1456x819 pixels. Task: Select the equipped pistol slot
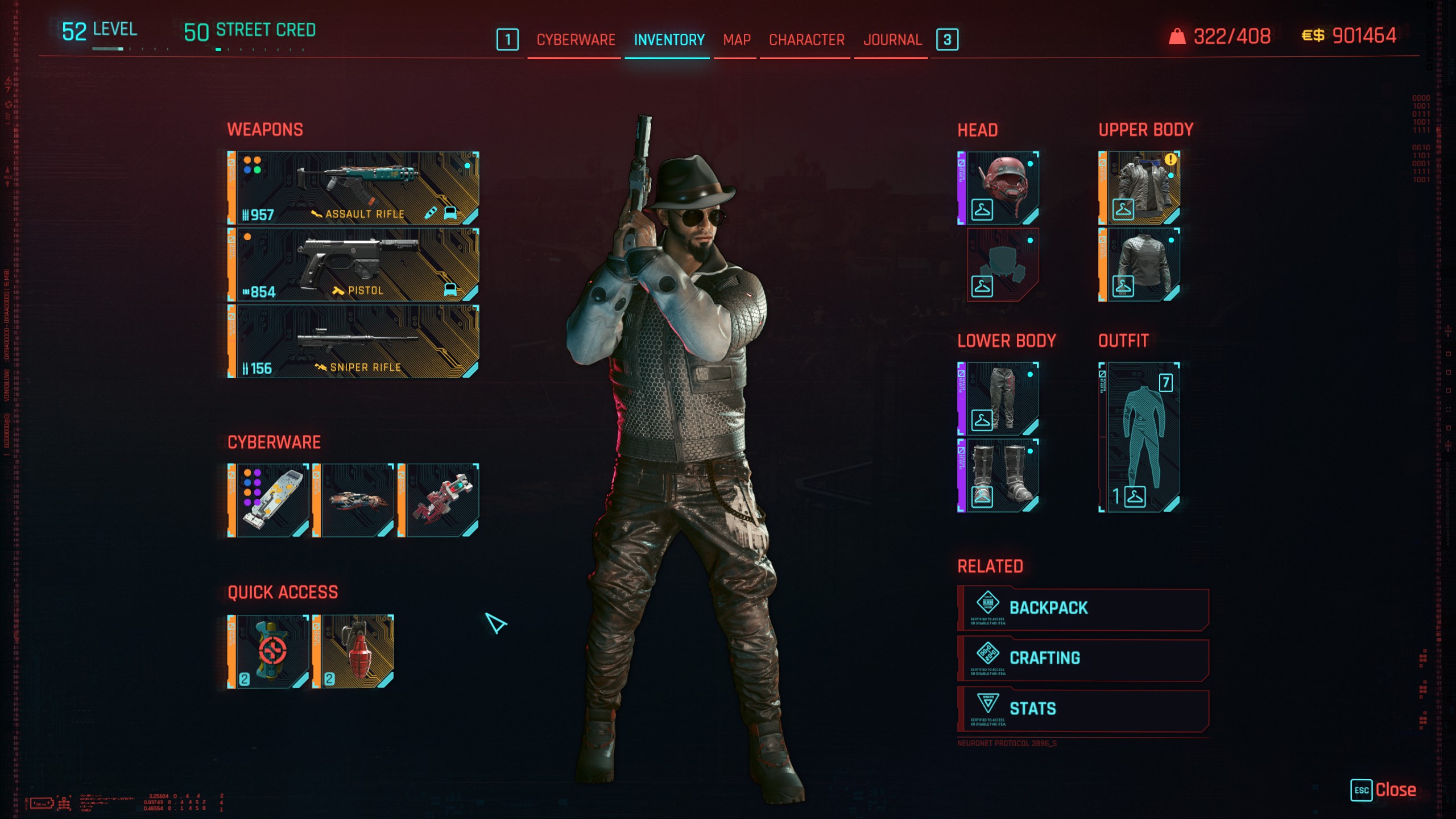pos(353,264)
